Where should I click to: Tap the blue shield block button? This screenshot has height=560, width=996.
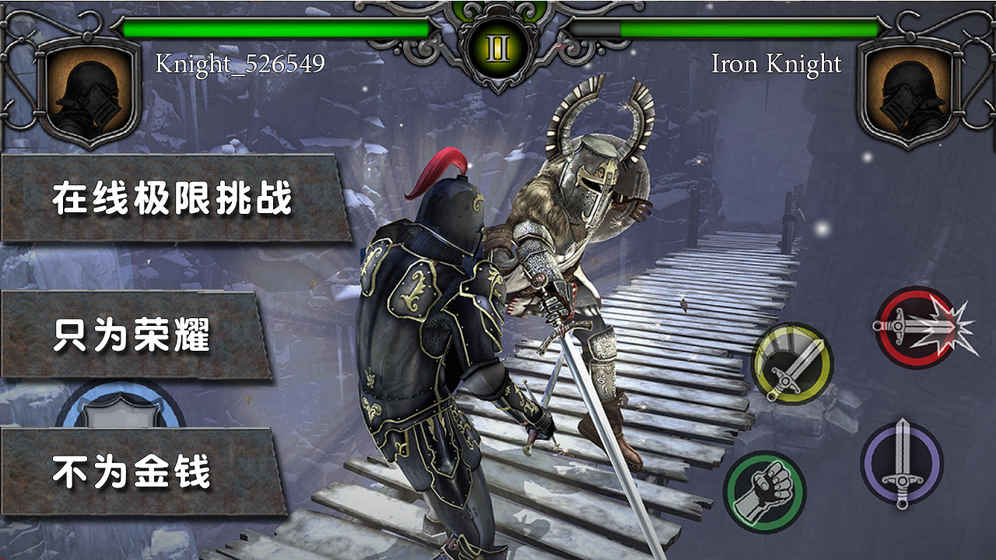[120, 403]
